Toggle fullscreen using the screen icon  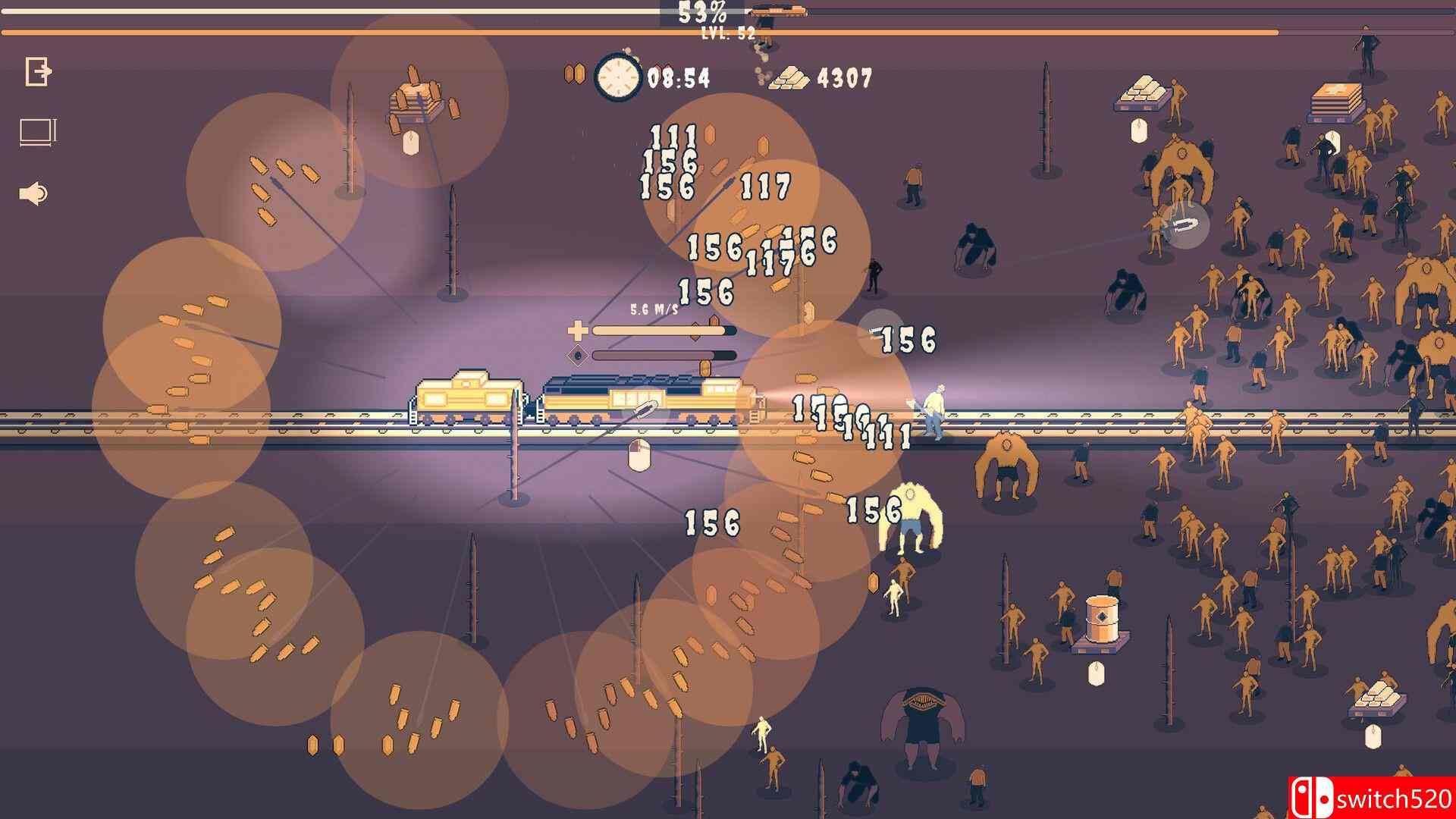coord(36,130)
